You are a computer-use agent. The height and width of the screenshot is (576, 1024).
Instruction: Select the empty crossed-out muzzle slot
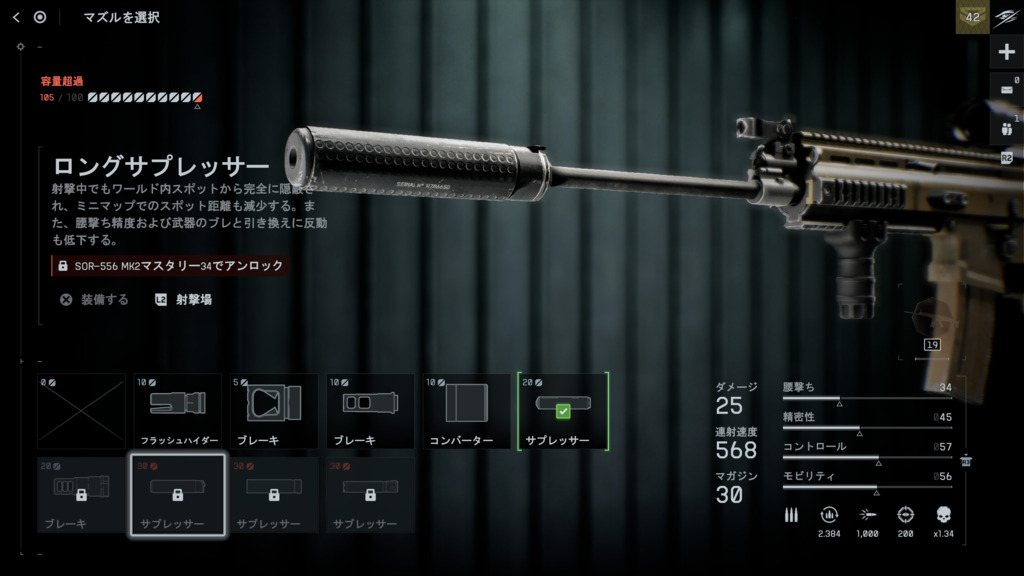coord(82,411)
